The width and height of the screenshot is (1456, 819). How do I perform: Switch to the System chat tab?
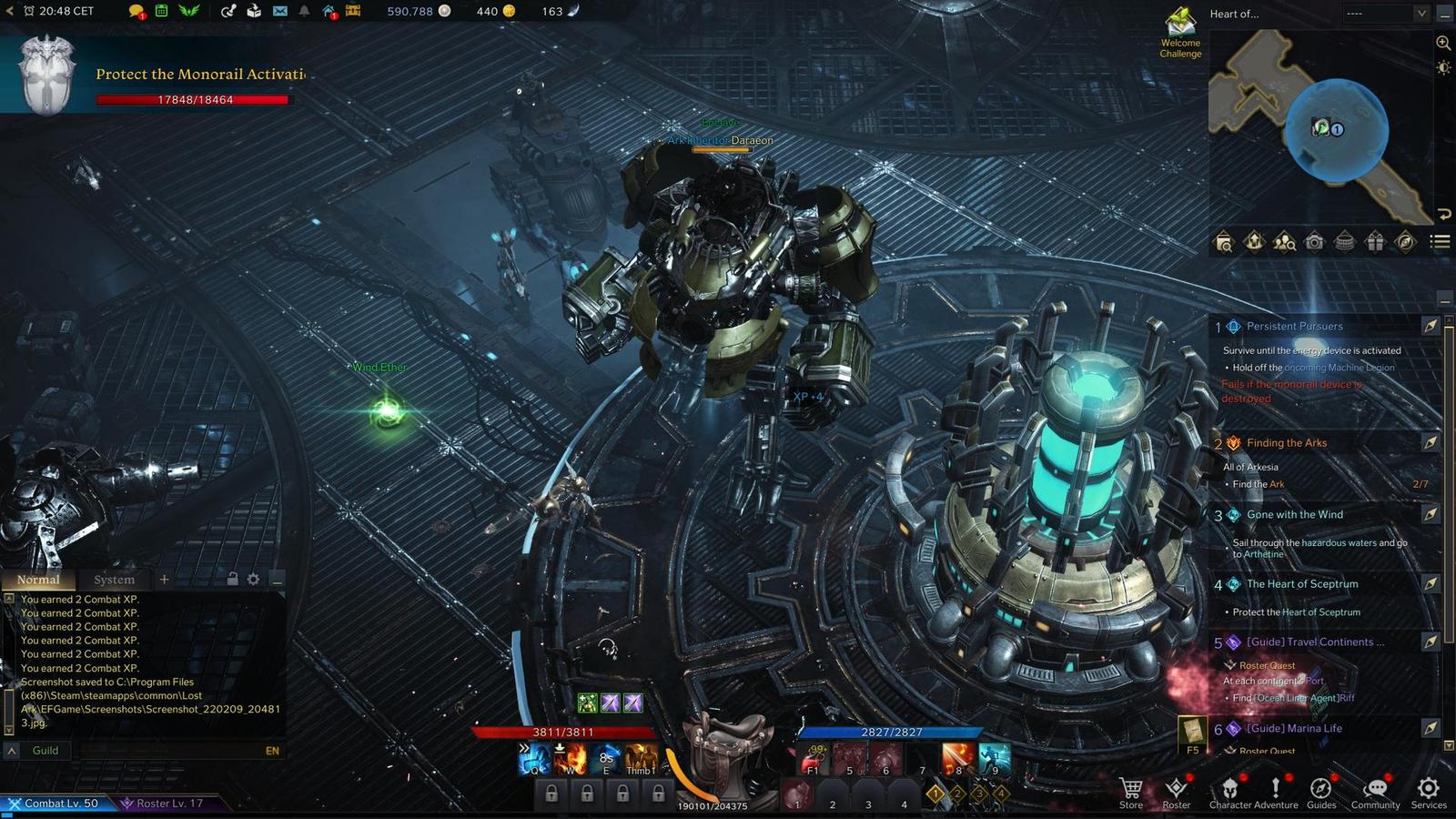114,580
